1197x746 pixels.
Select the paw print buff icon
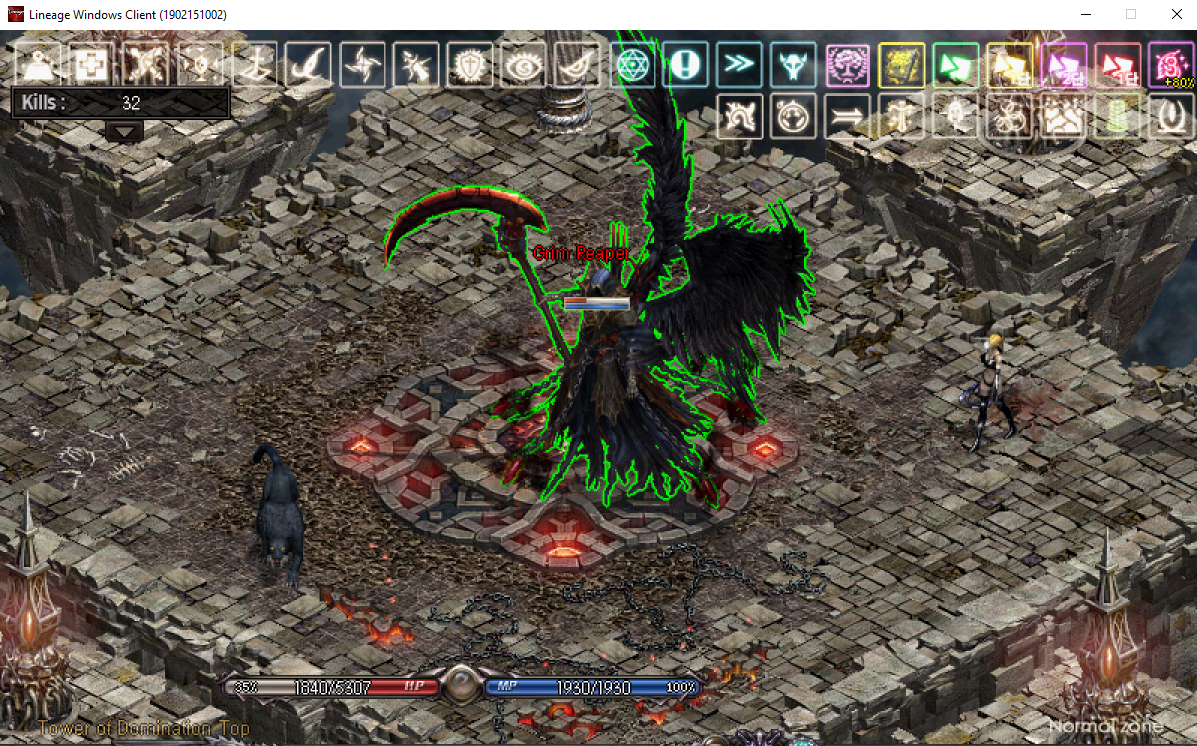1064,117
